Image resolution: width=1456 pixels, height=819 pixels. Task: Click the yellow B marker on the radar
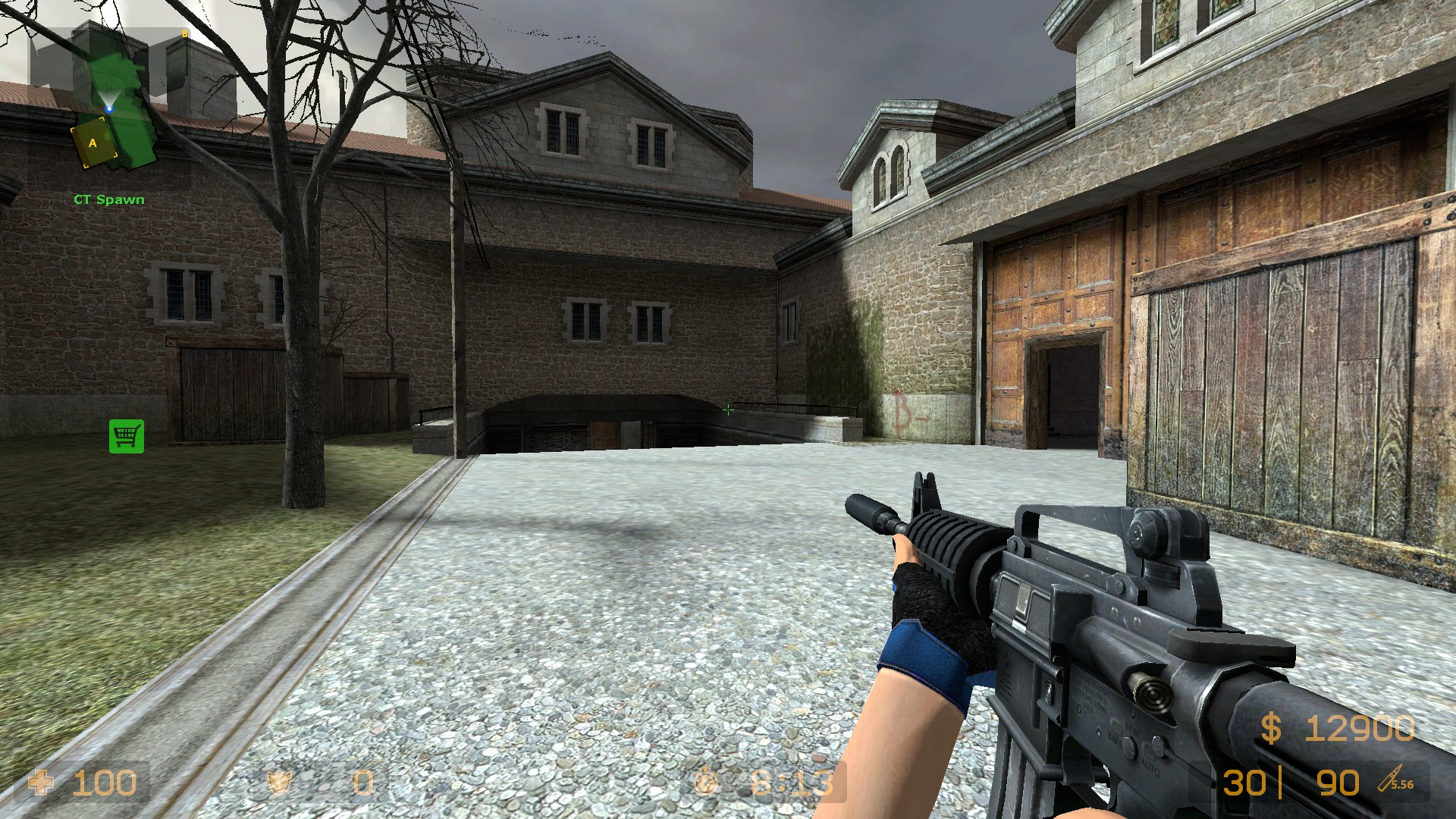(x=186, y=34)
